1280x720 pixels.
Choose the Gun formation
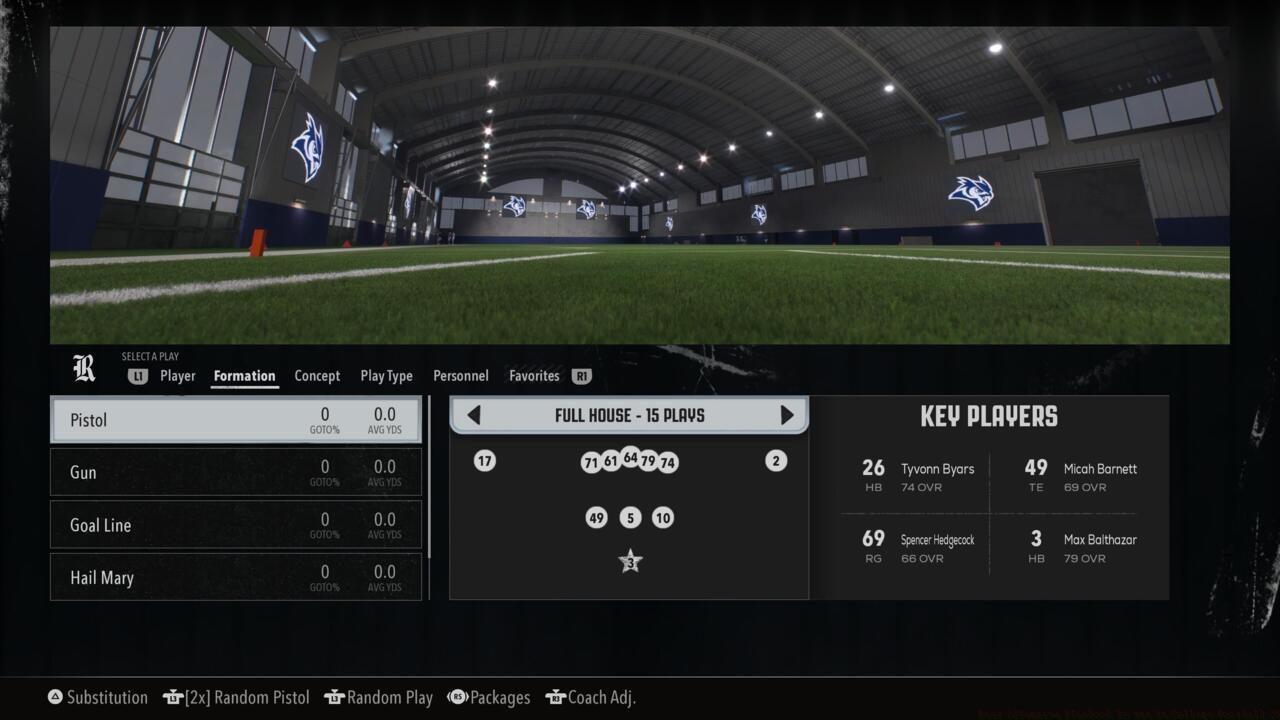click(236, 472)
